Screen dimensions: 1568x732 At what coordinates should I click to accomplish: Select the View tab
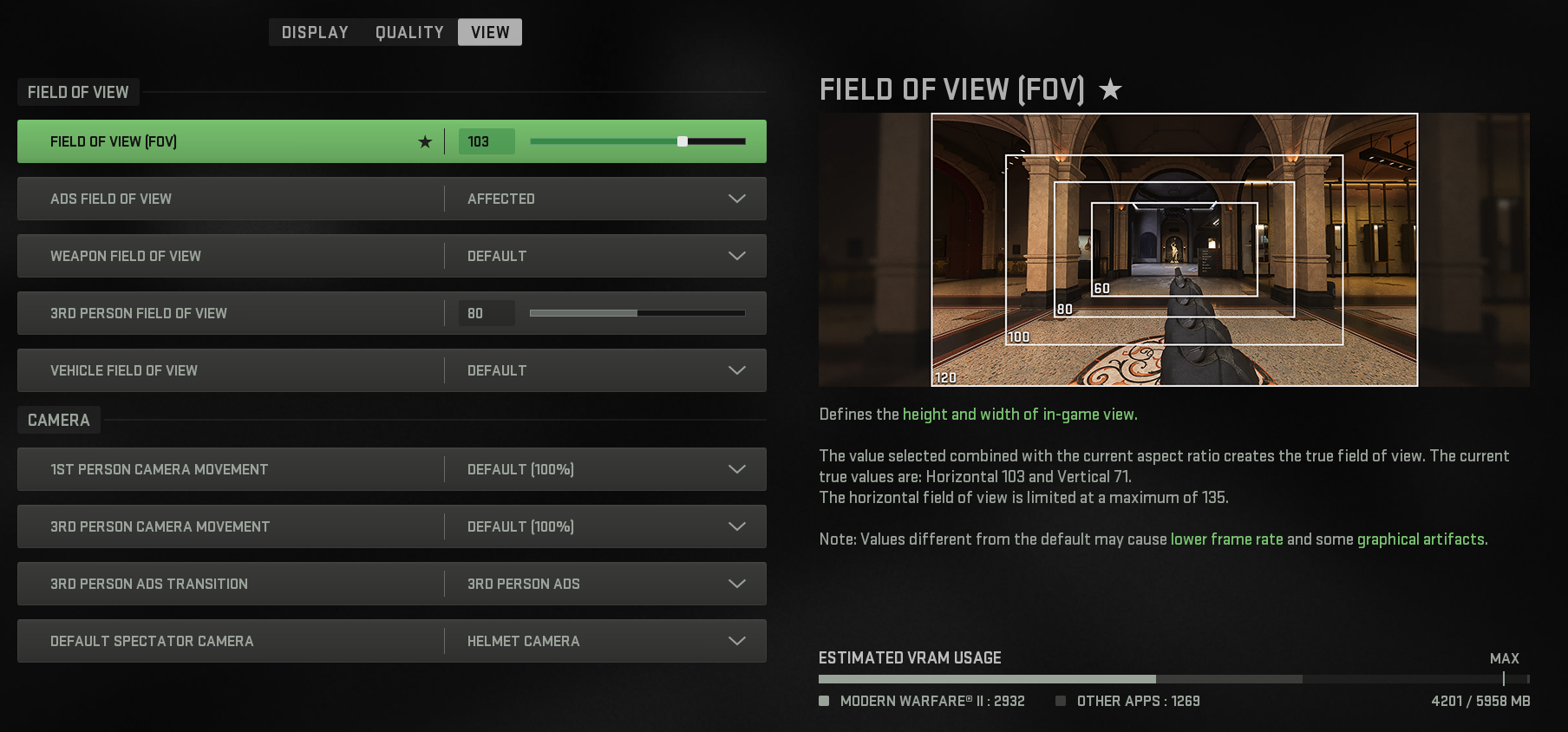click(x=489, y=32)
